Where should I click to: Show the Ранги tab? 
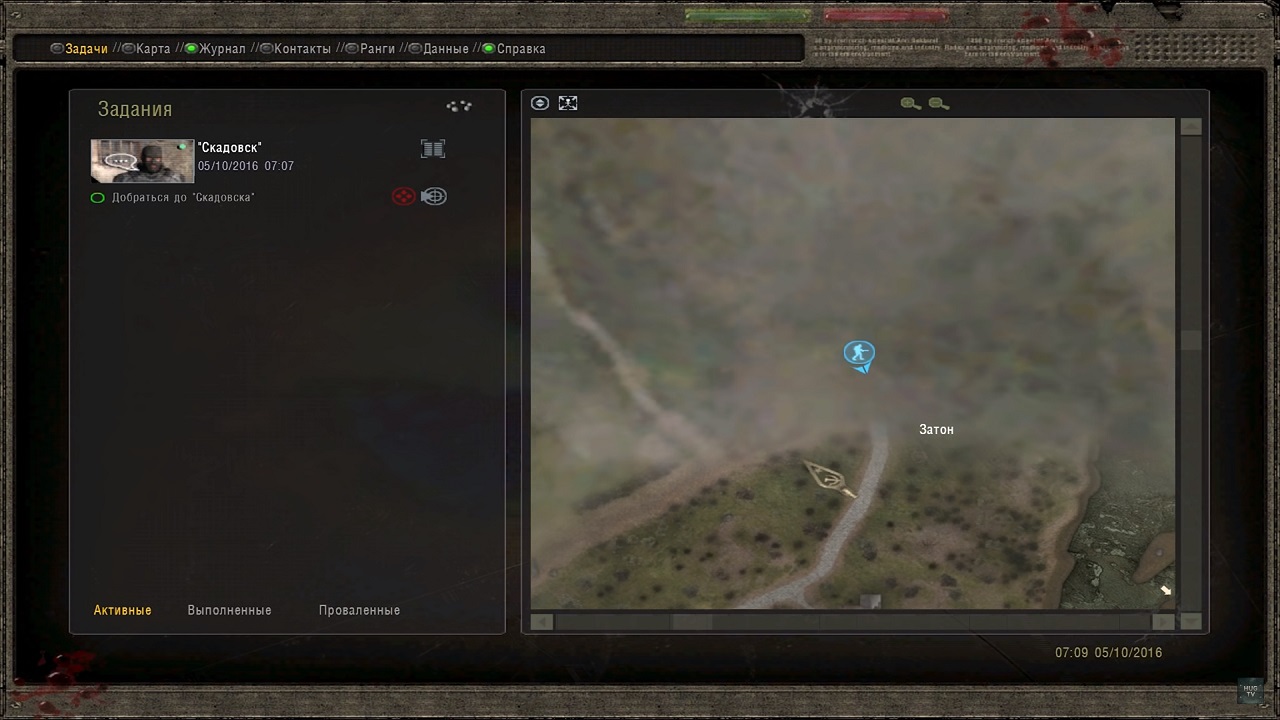pyautogui.click(x=377, y=49)
